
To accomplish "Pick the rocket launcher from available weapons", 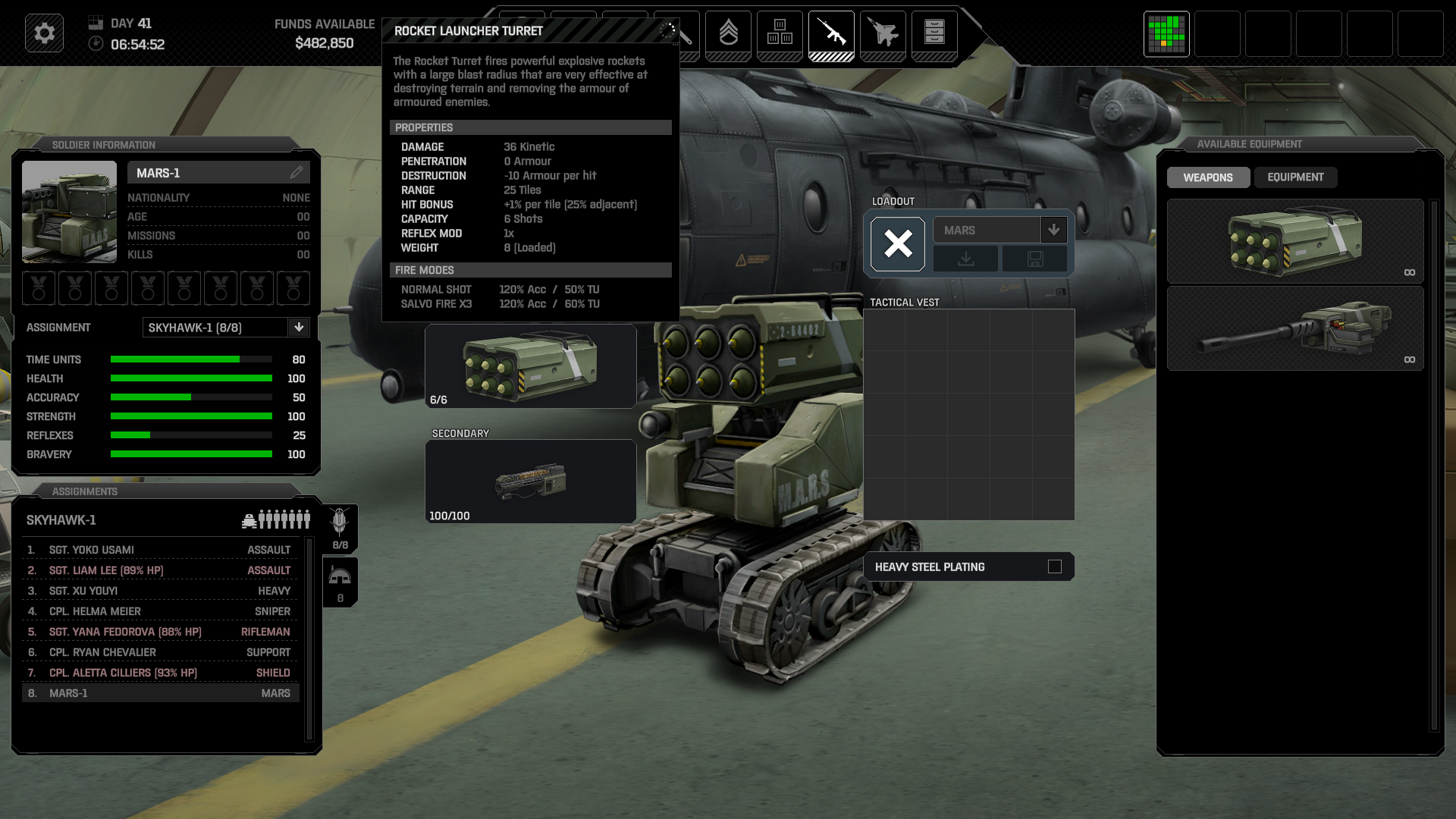I will pyautogui.click(x=1294, y=241).
